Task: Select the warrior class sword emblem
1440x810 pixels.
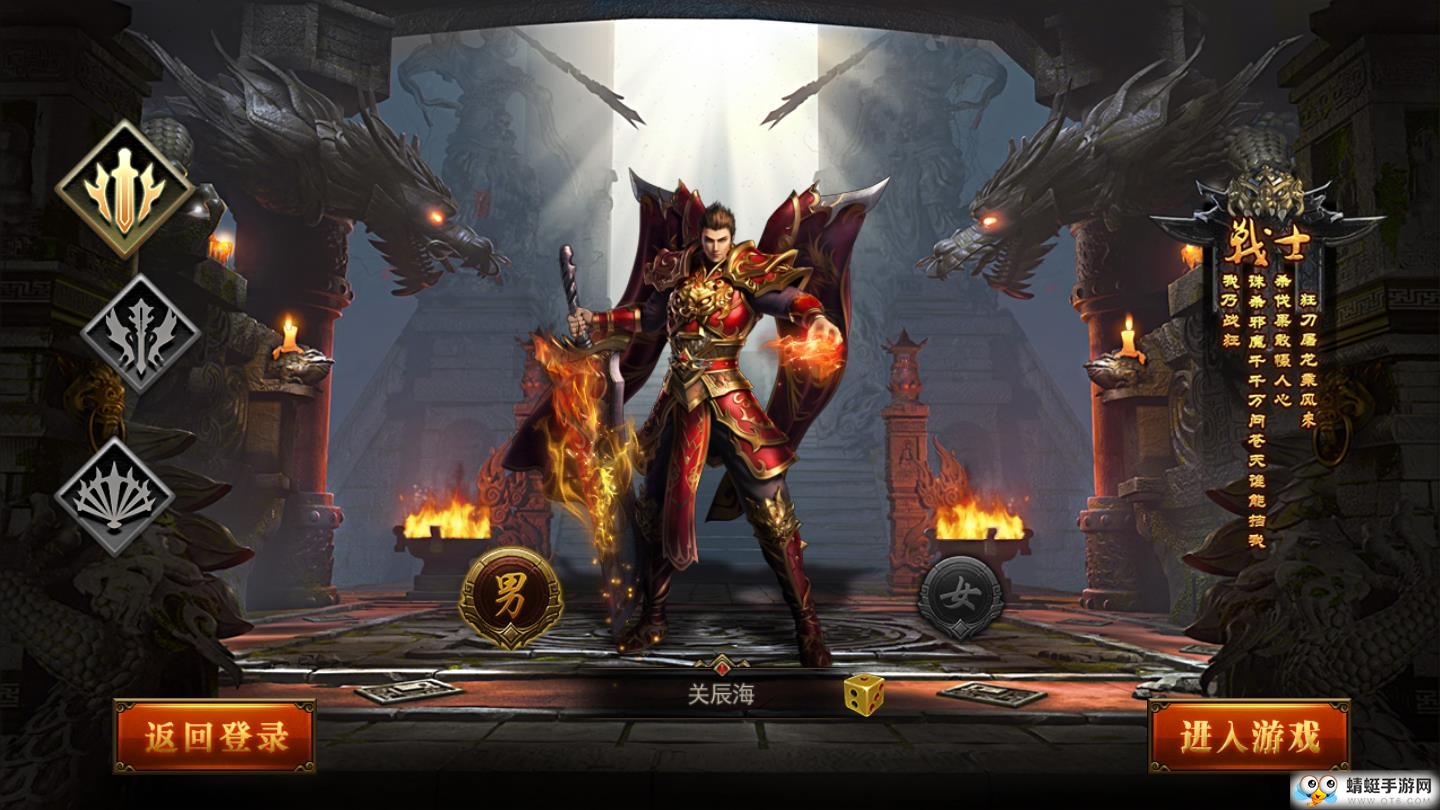Action: (x=124, y=190)
